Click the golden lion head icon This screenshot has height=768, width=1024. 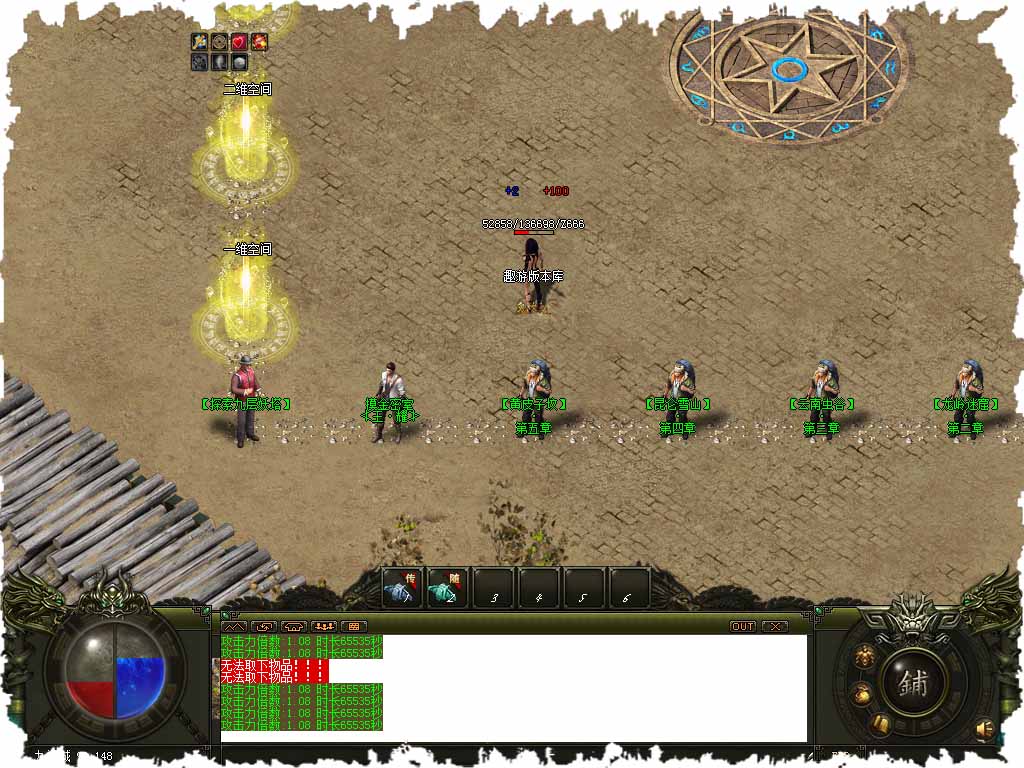pyautogui.click(x=863, y=657)
